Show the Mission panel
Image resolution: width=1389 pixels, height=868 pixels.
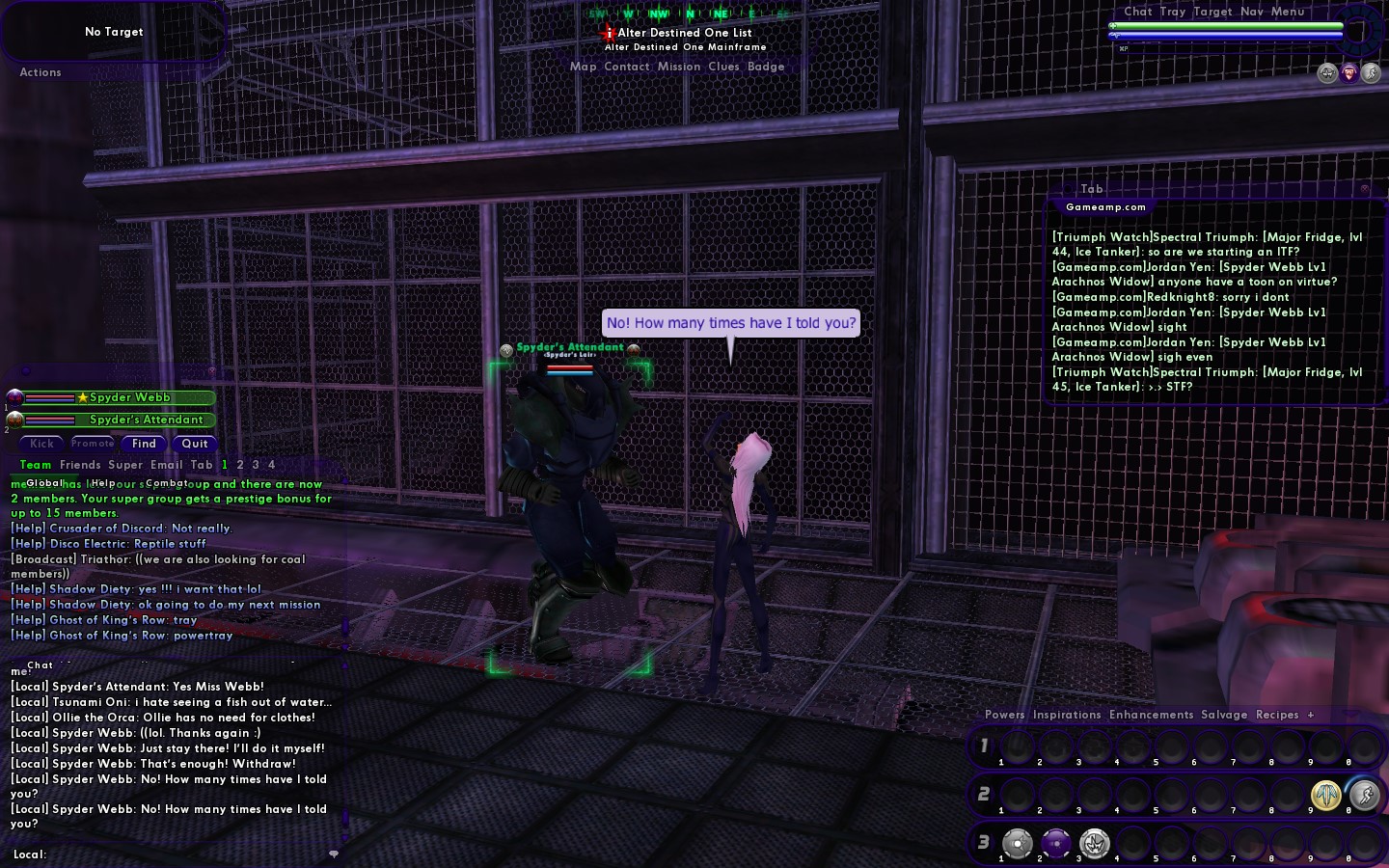679,67
